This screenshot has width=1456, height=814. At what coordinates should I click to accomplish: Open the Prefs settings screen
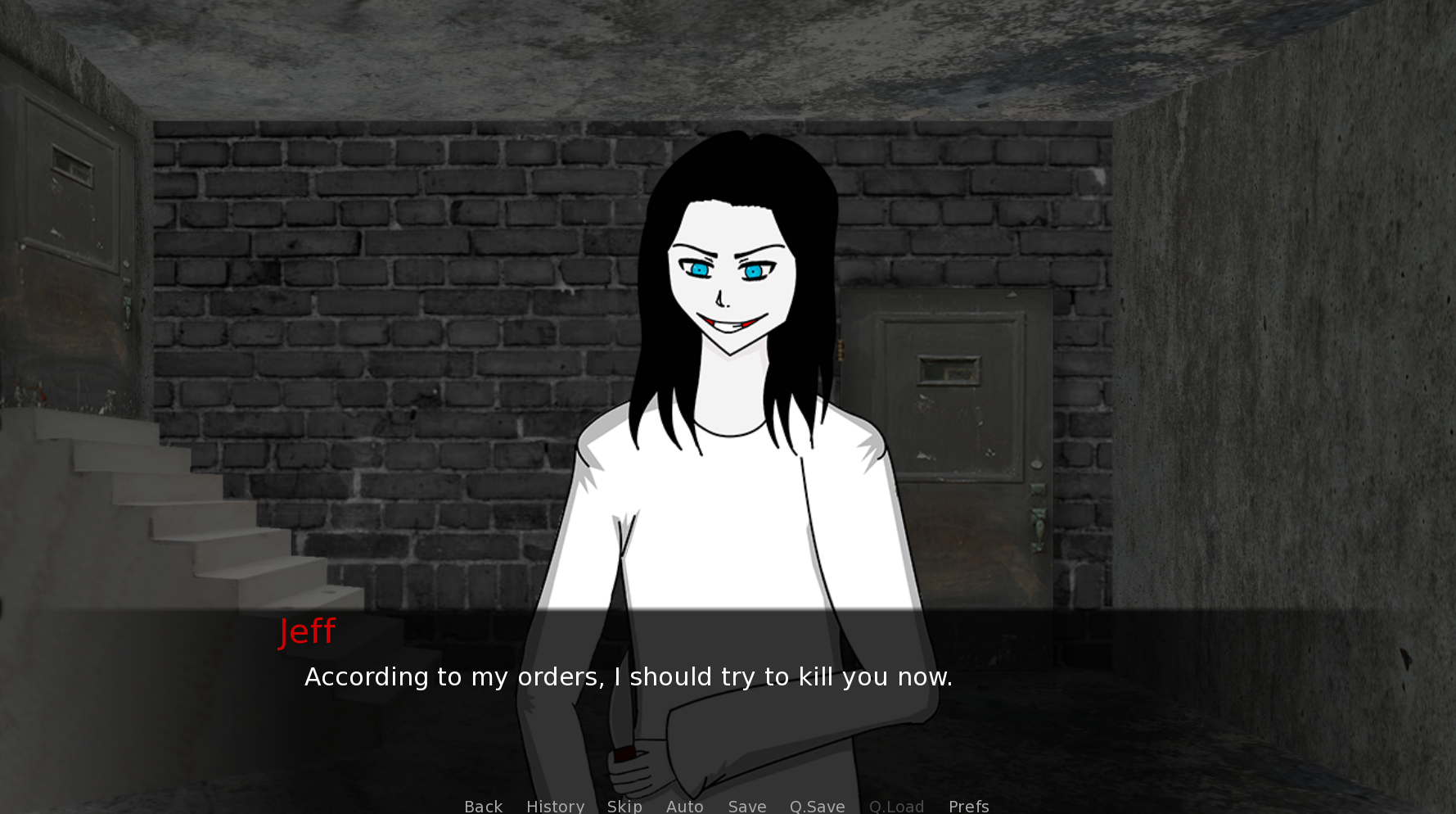click(x=968, y=806)
